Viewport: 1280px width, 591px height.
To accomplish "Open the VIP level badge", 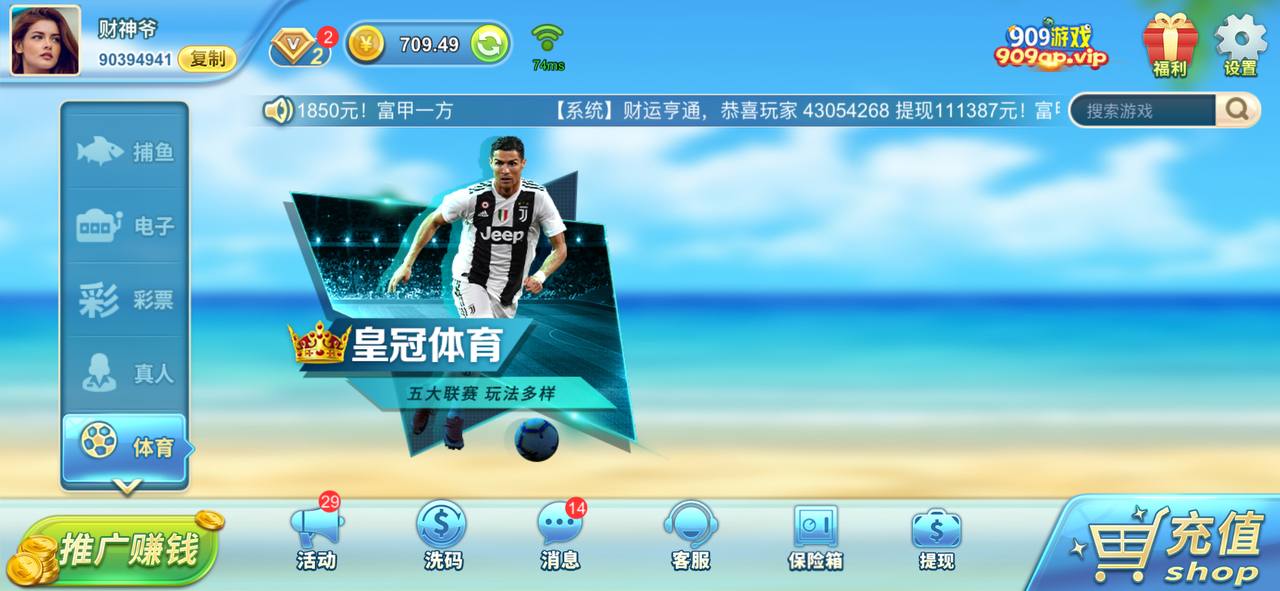I will point(299,47).
